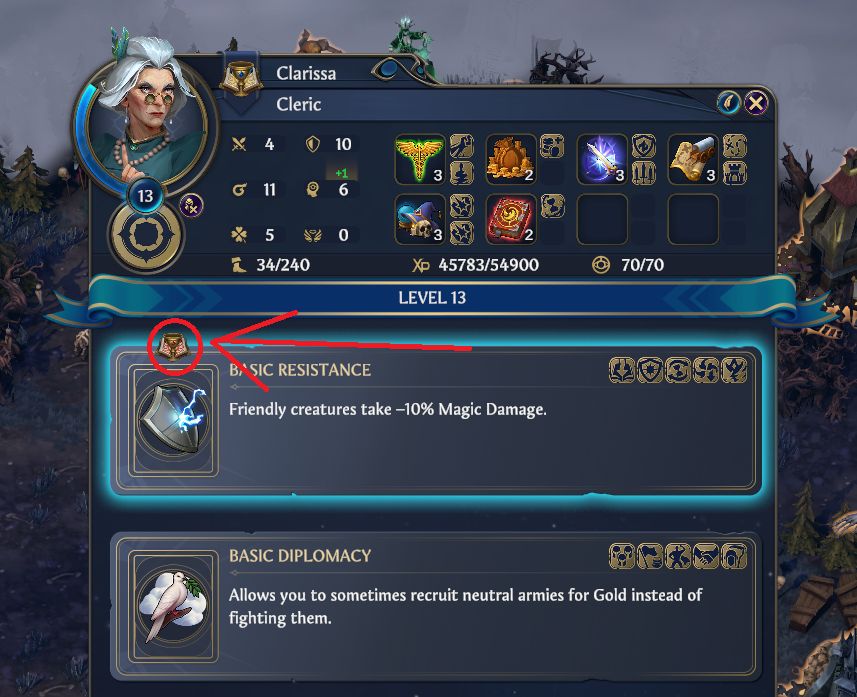Viewport: 857px width, 697px height.
Task: Click the red spellbook skill icon
Action: point(511,219)
